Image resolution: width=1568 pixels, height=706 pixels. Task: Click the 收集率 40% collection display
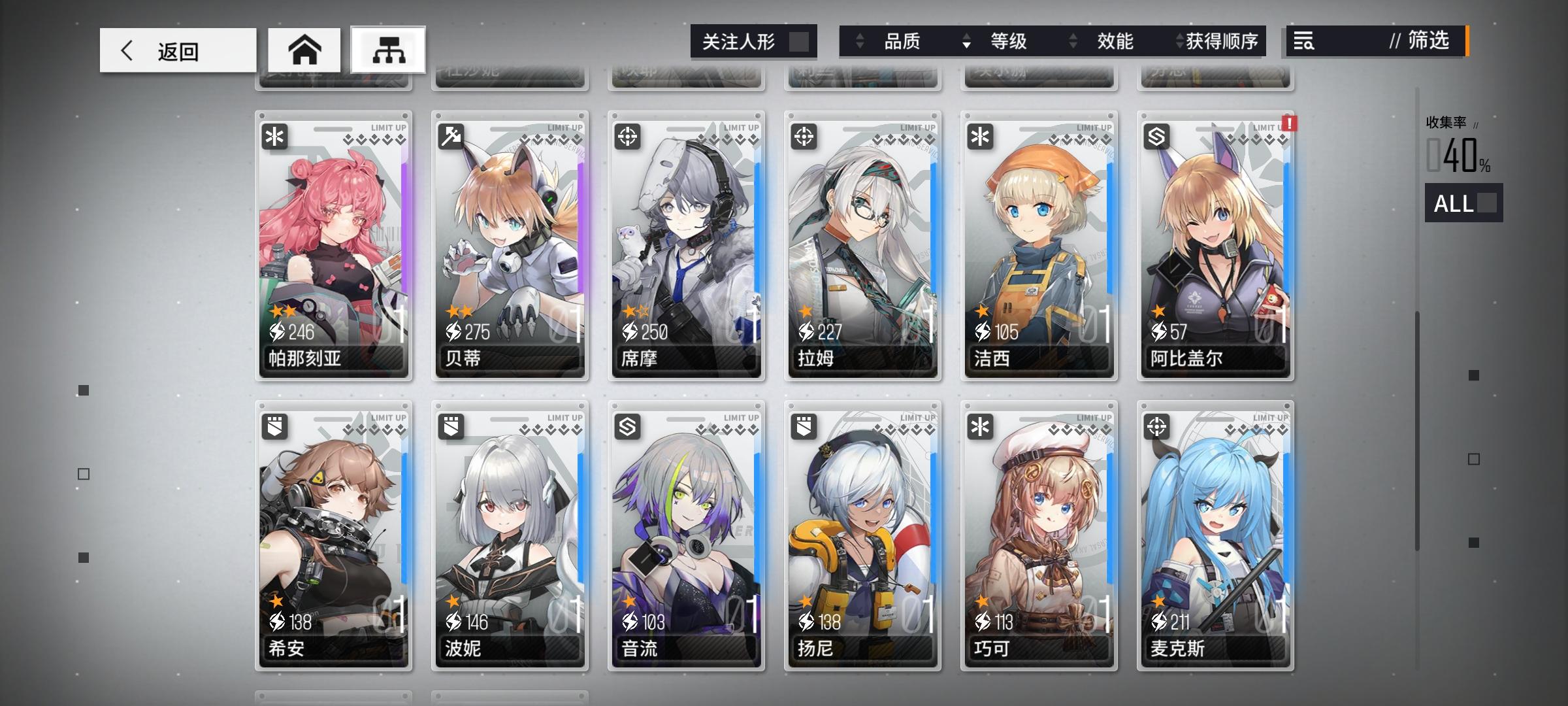(1456, 150)
